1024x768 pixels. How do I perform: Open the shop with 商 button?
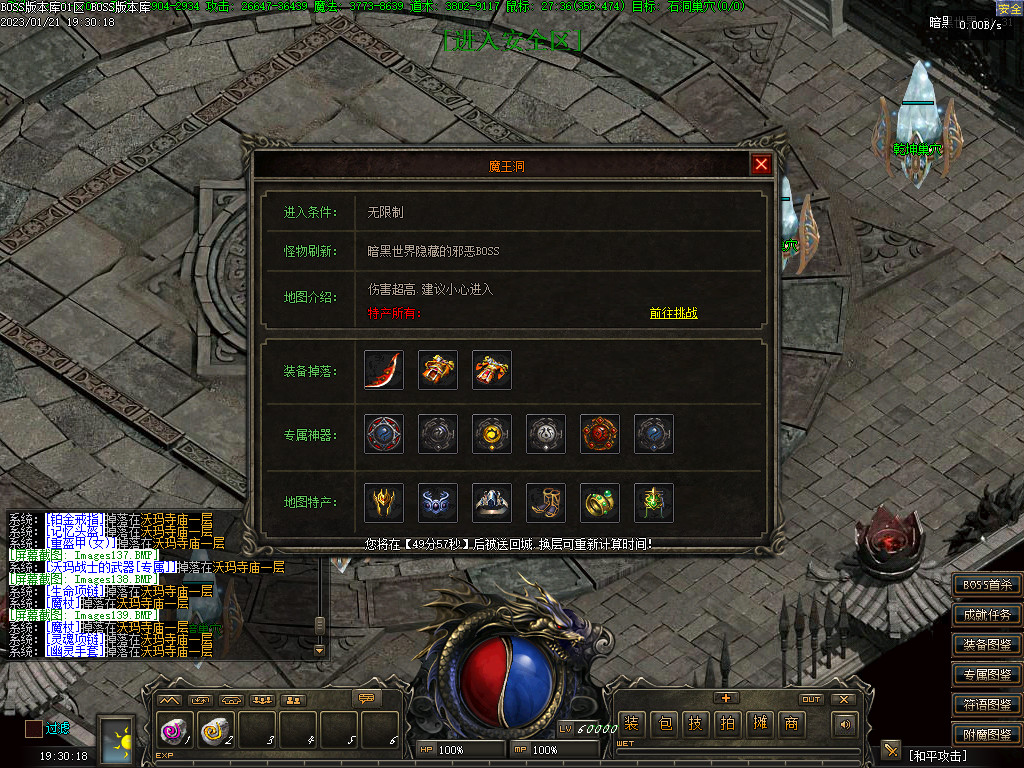792,723
